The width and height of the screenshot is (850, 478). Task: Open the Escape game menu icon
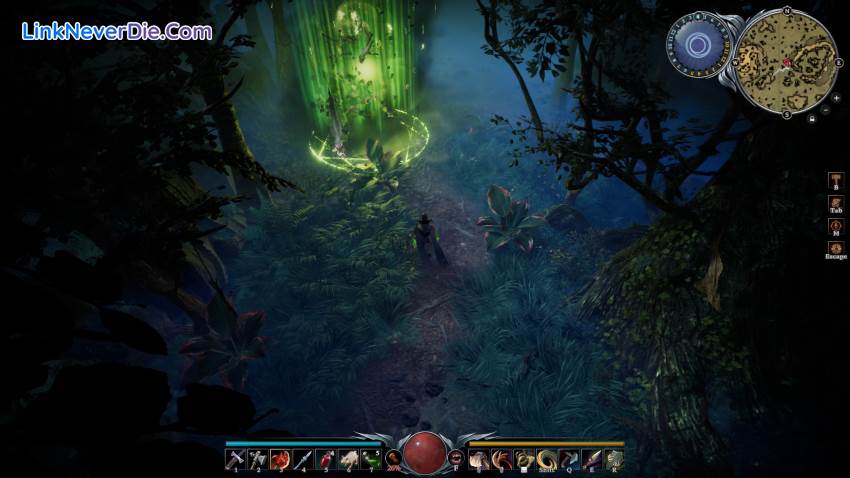835,247
